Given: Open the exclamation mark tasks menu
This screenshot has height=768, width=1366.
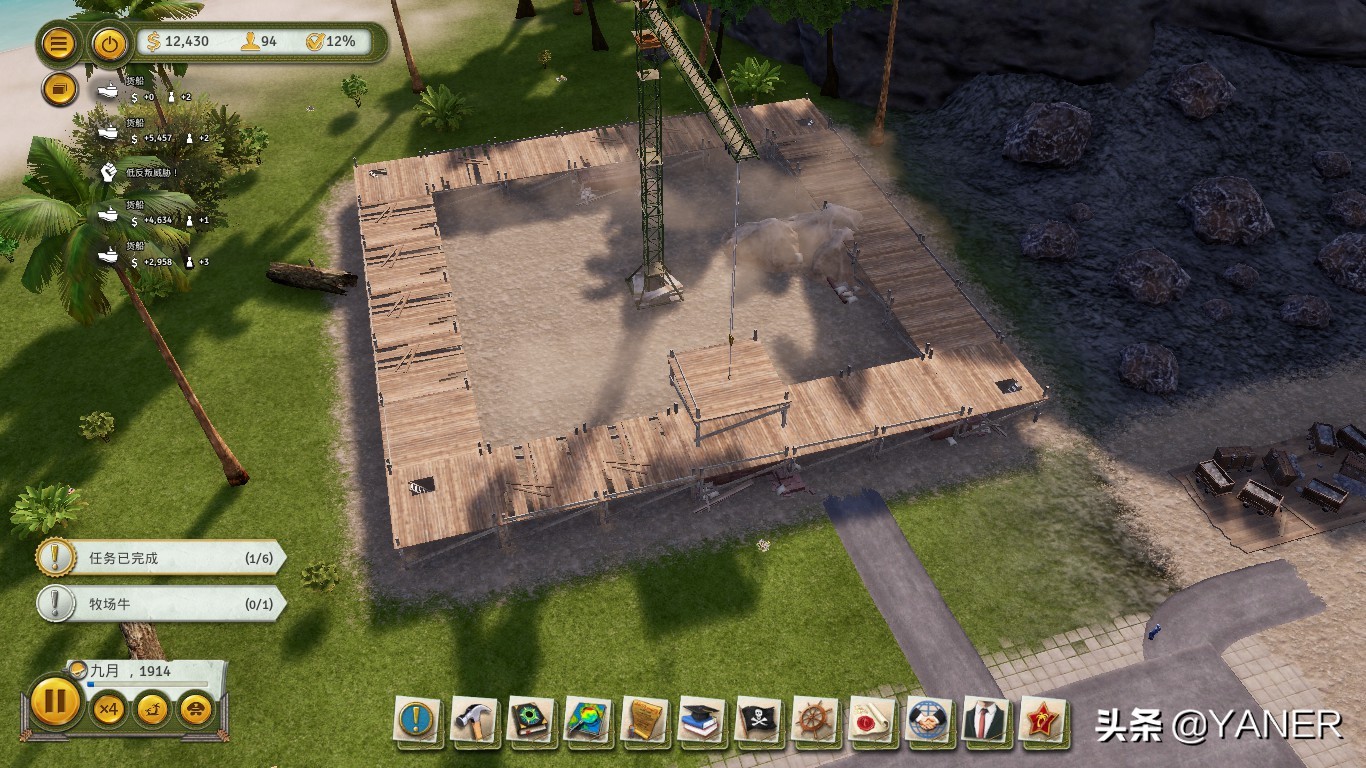Looking at the screenshot, I should [x=417, y=720].
